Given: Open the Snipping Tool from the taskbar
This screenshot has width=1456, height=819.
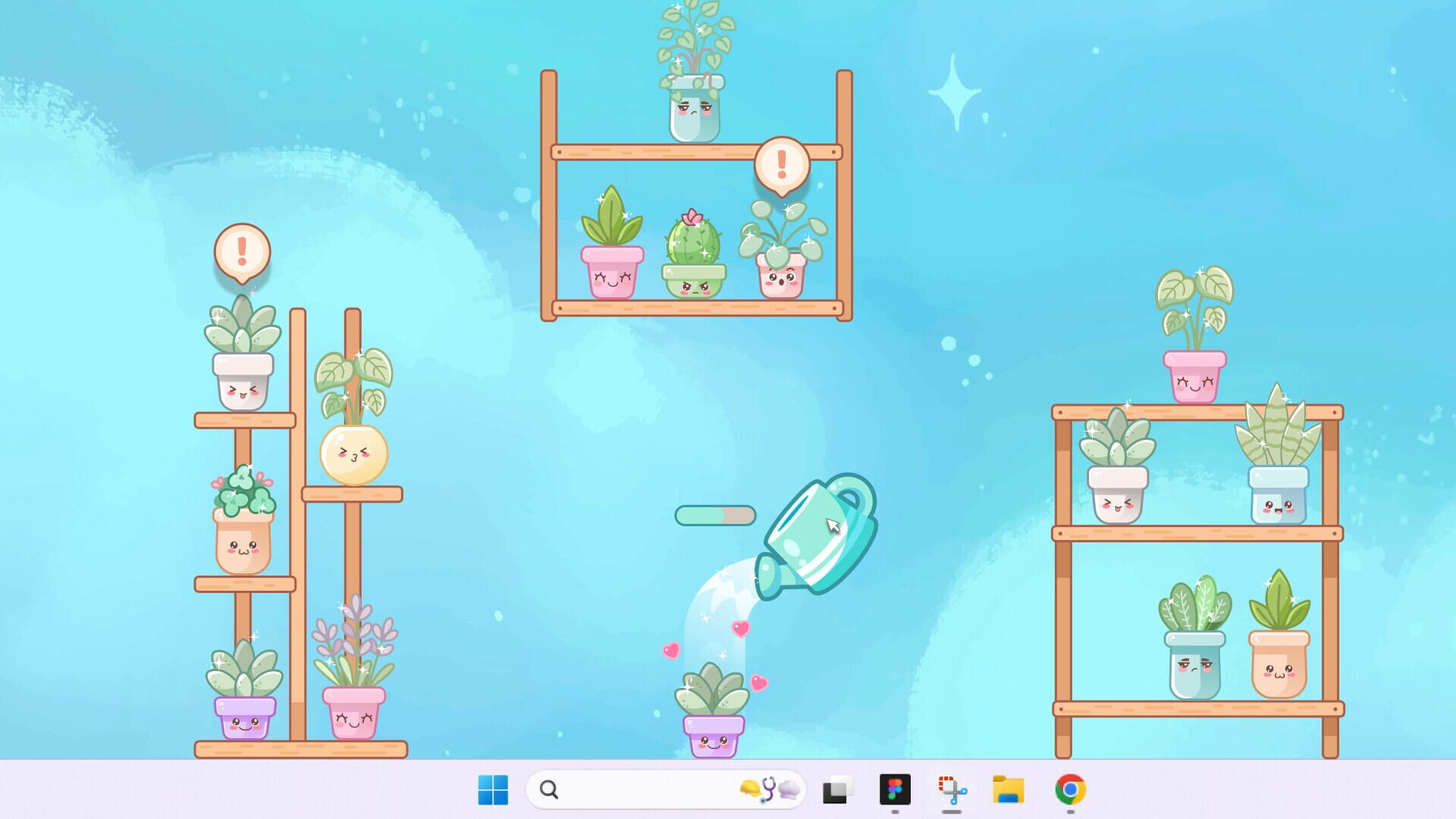Looking at the screenshot, I should [x=950, y=791].
